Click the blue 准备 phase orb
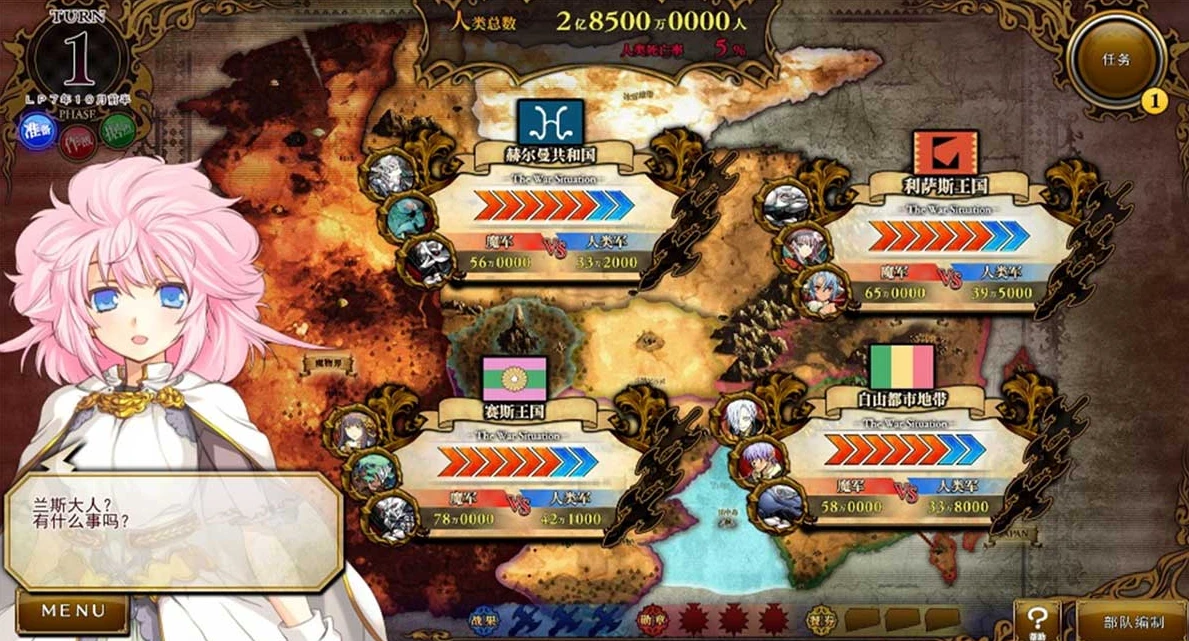Viewport: 1189px width, 641px height. point(38,132)
